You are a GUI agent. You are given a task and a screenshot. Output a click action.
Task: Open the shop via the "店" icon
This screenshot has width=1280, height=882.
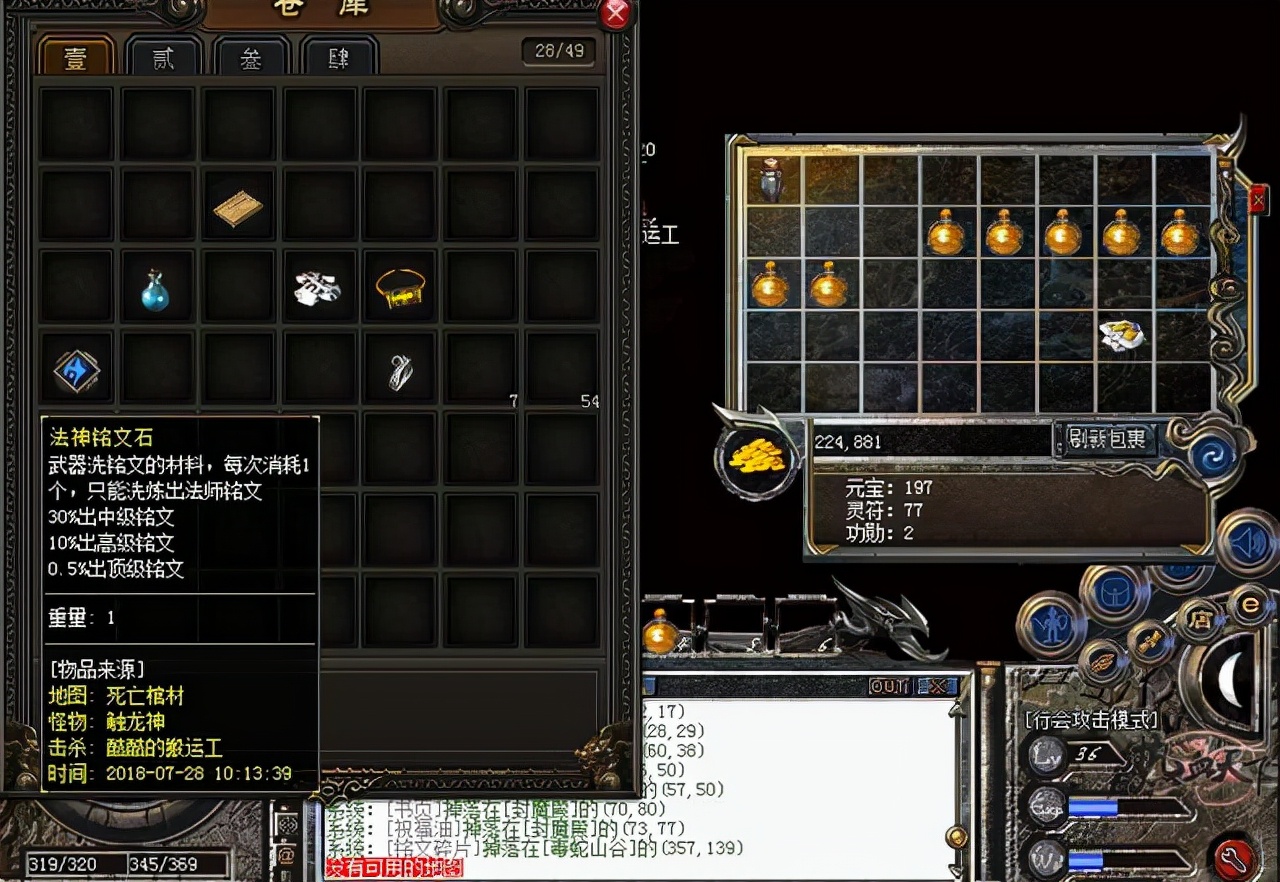coord(1202,617)
